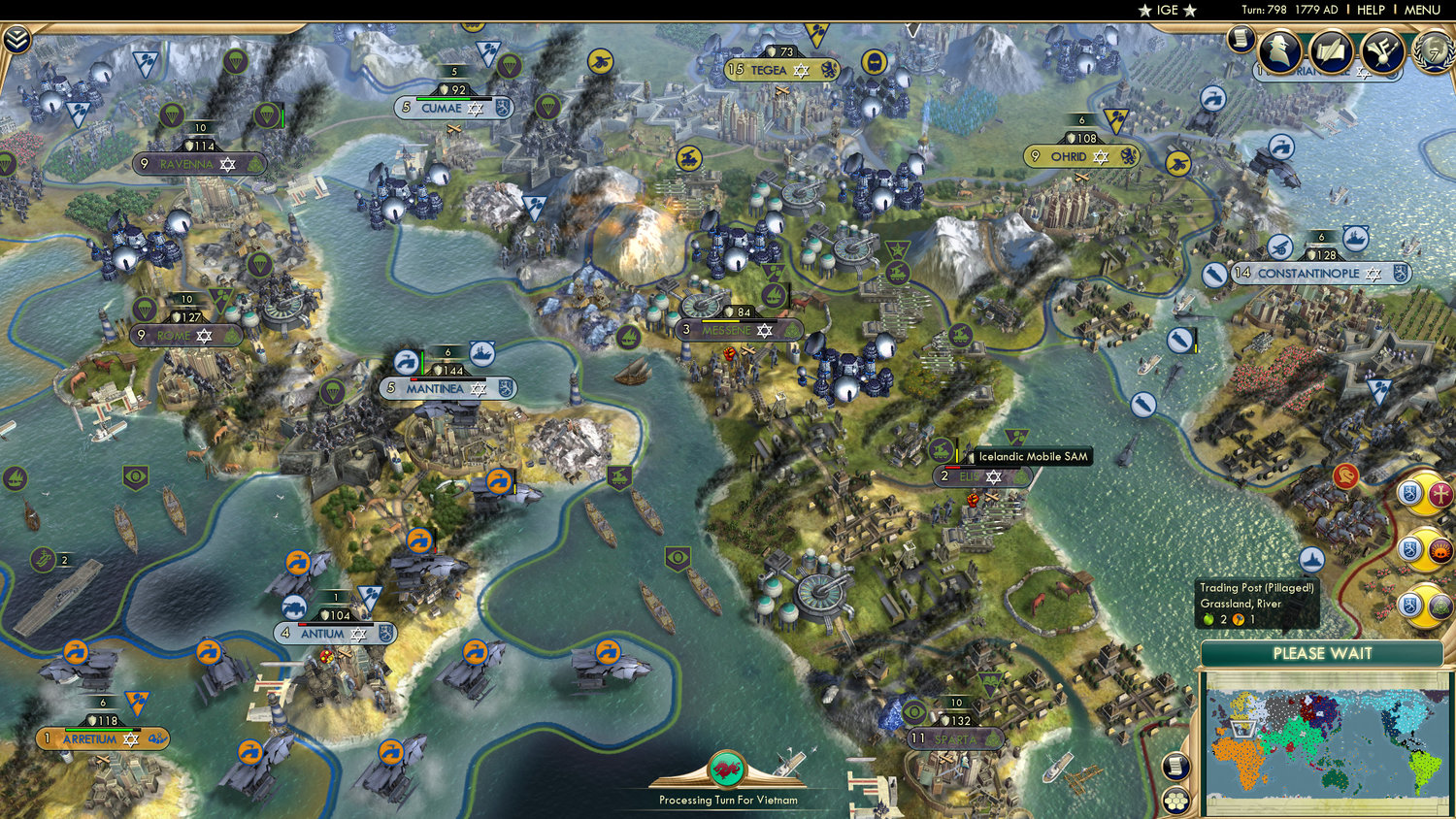Click the Christianity cross icon on the right edge
The width and height of the screenshot is (1456, 819).
tap(1441, 493)
